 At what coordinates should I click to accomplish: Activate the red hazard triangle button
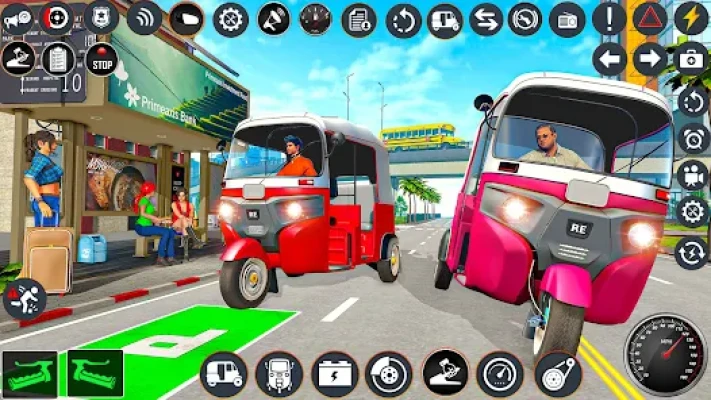(x=650, y=18)
